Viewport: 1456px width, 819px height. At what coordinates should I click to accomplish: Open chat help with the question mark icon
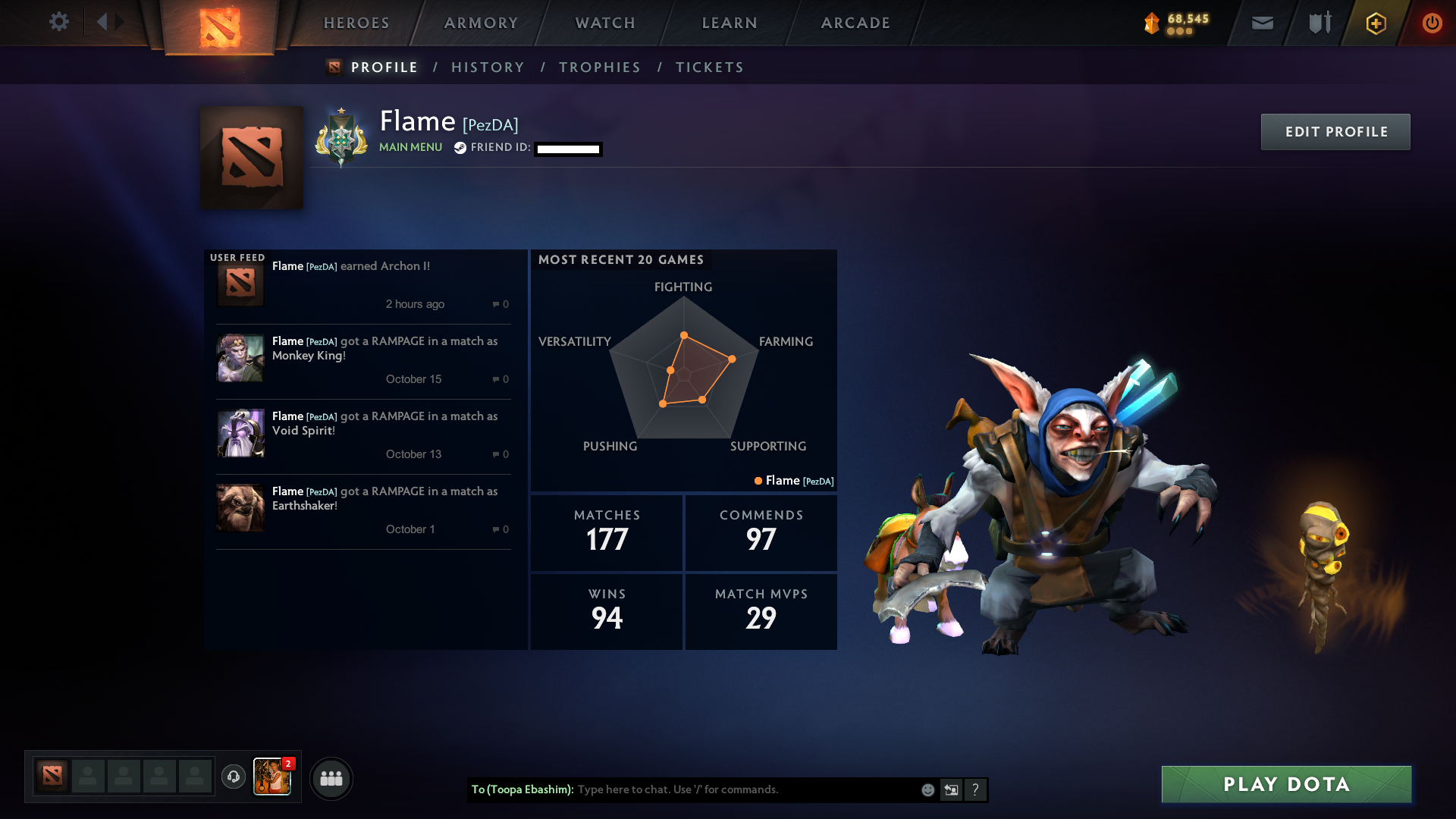[975, 789]
